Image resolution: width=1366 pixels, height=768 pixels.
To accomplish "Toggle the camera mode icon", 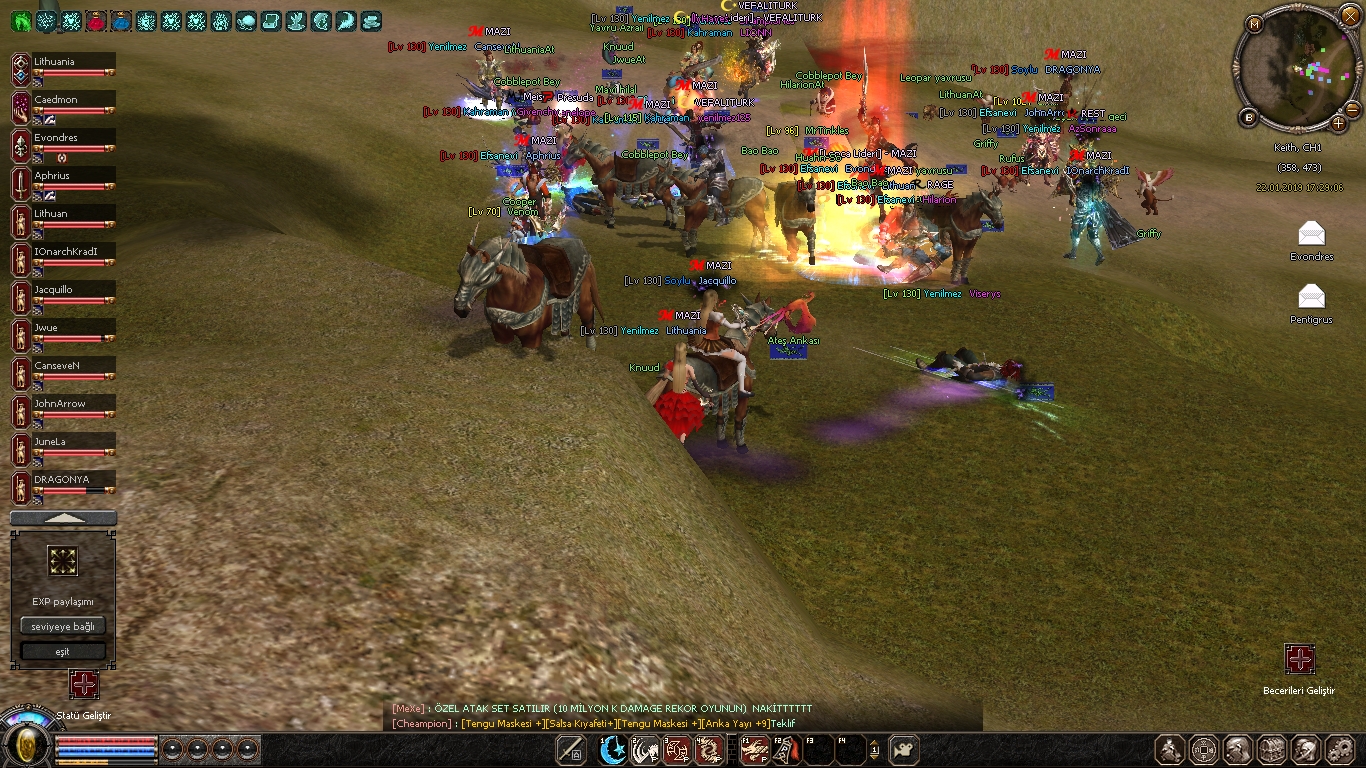I will 904,748.
